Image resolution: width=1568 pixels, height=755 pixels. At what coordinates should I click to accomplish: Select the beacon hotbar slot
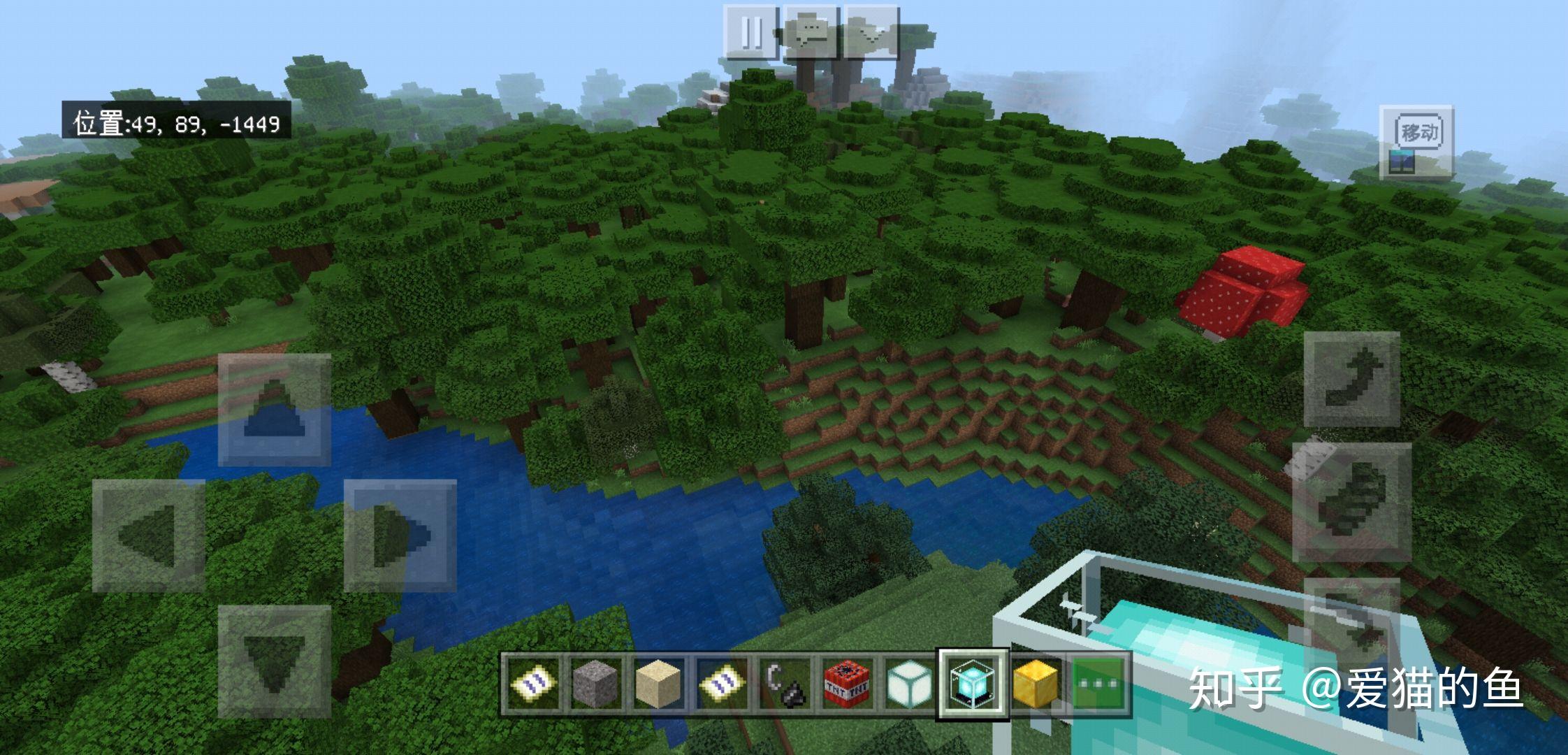coord(973,684)
